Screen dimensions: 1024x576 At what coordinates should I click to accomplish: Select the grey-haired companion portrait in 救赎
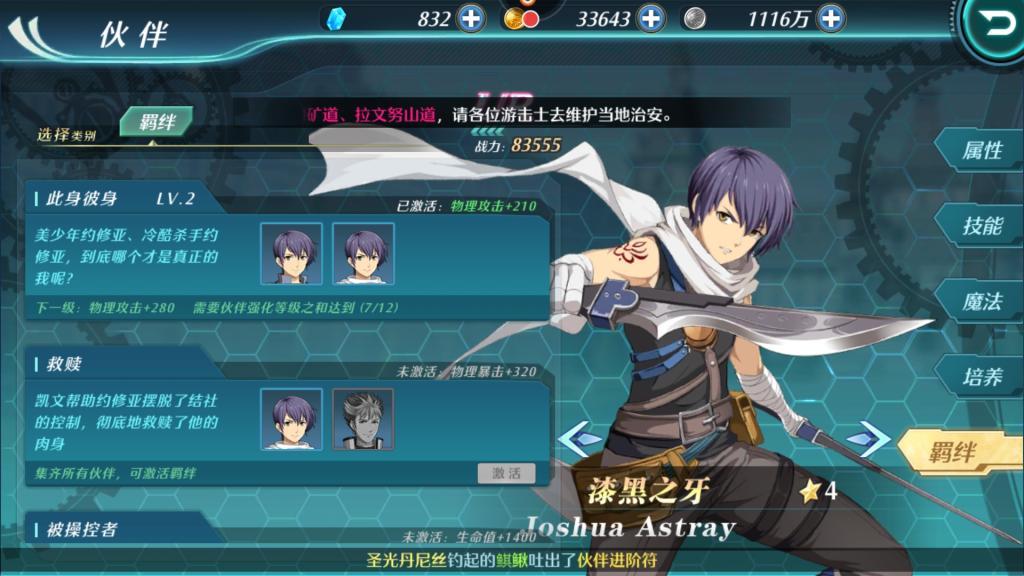(363, 419)
